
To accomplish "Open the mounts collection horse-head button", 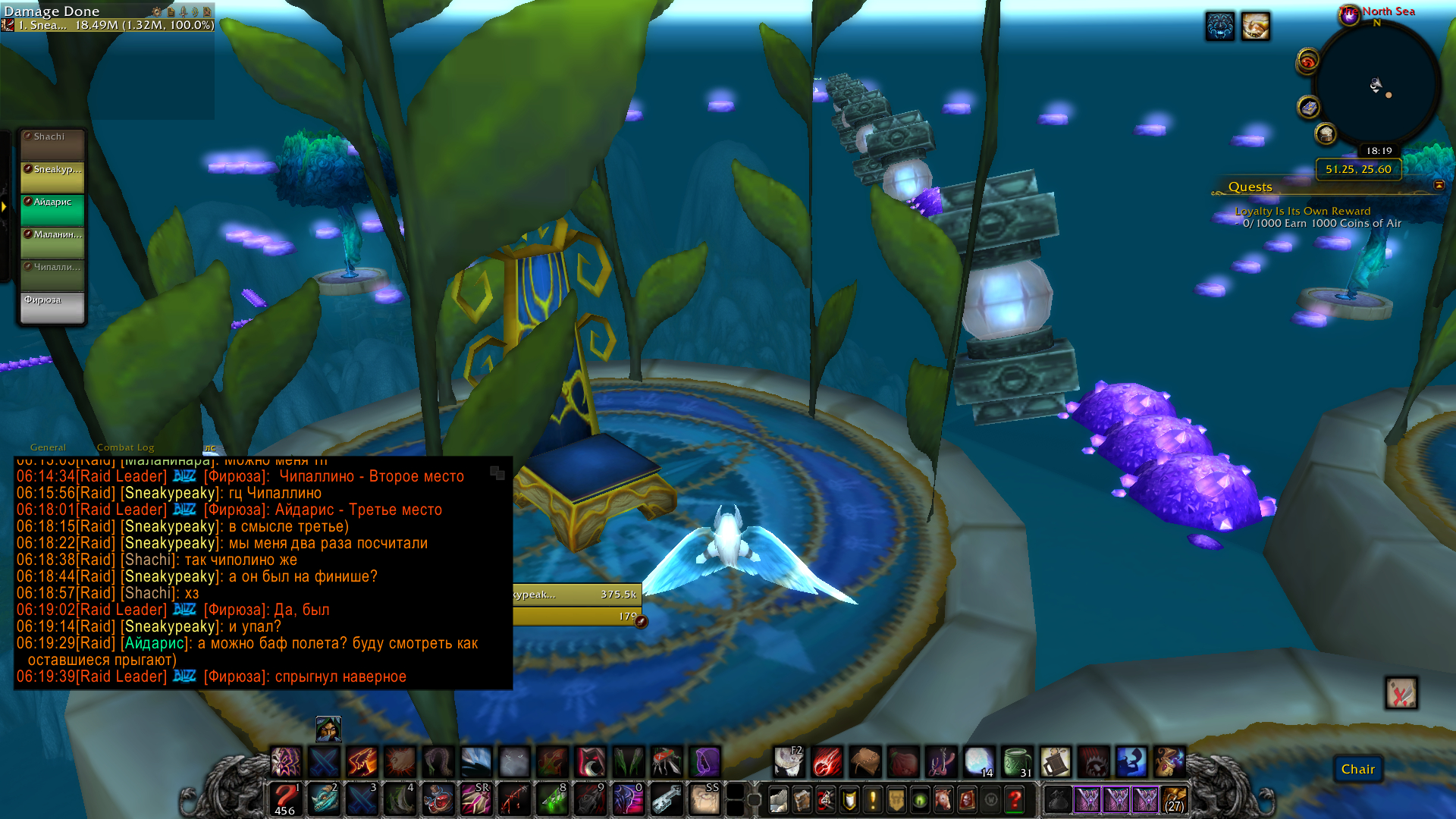I will 943,799.
